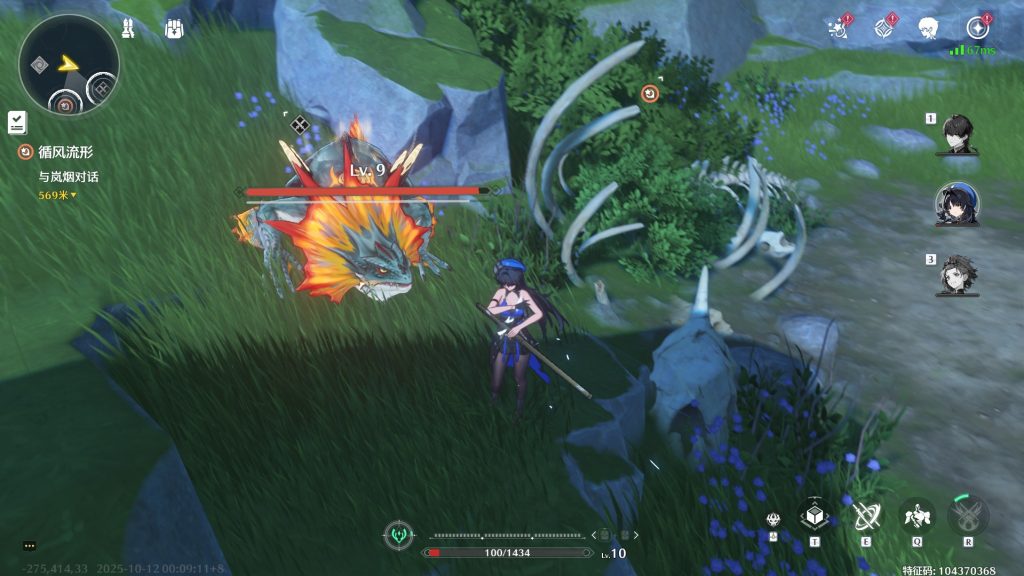
Task: Open the circular minimap
Action: point(68,65)
